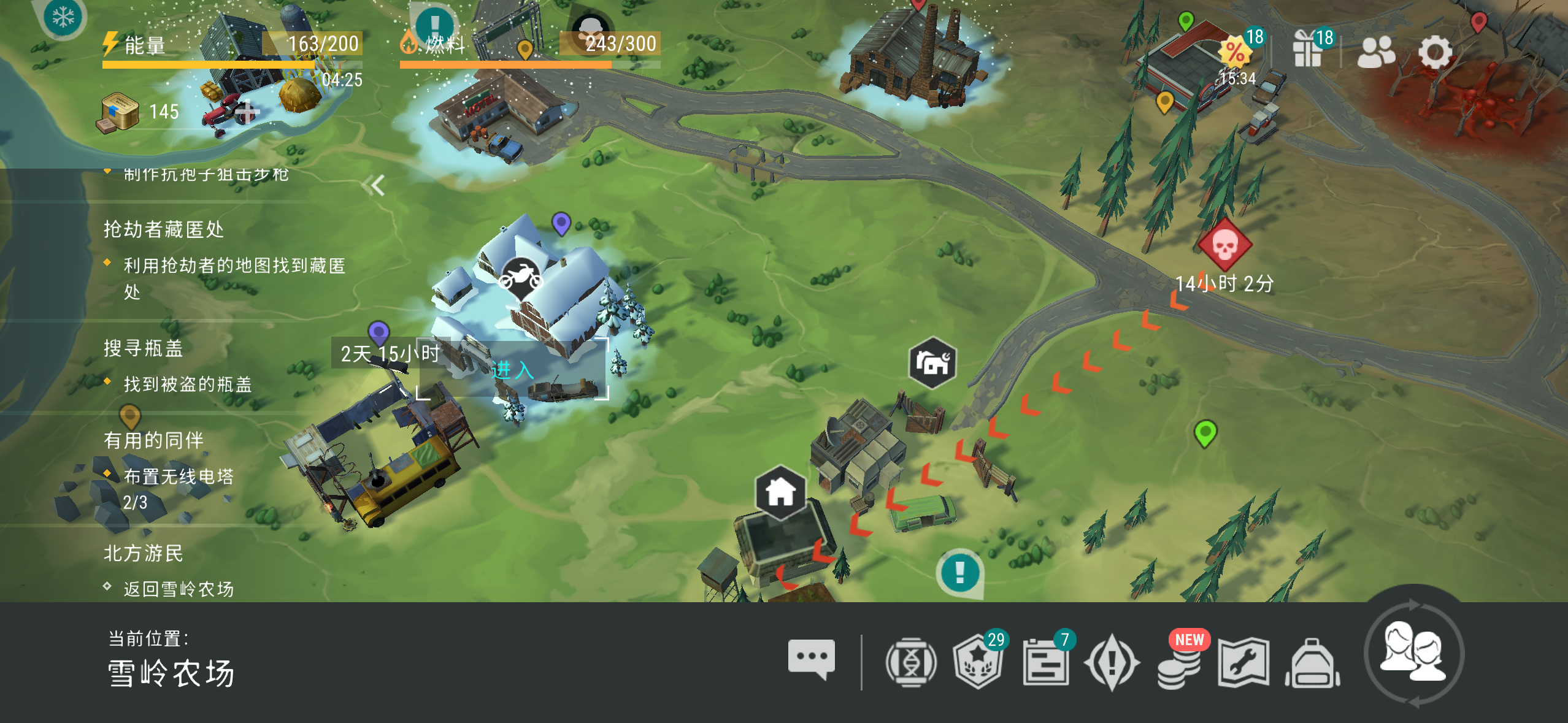Open the chat speech bubble
Viewport: 1568px width, 723px height.
click(811, 659)
